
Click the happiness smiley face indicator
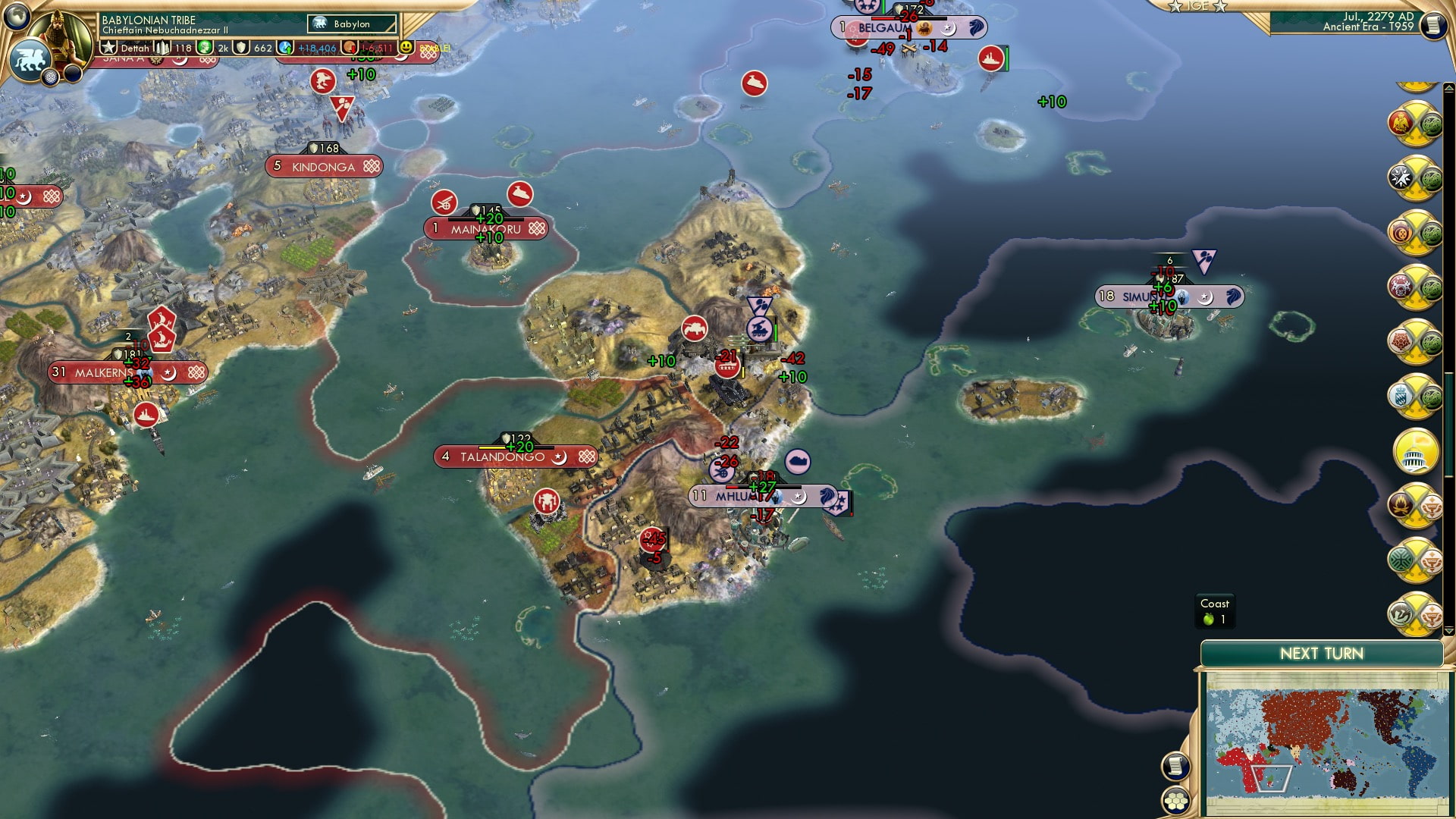pos(407,47)
